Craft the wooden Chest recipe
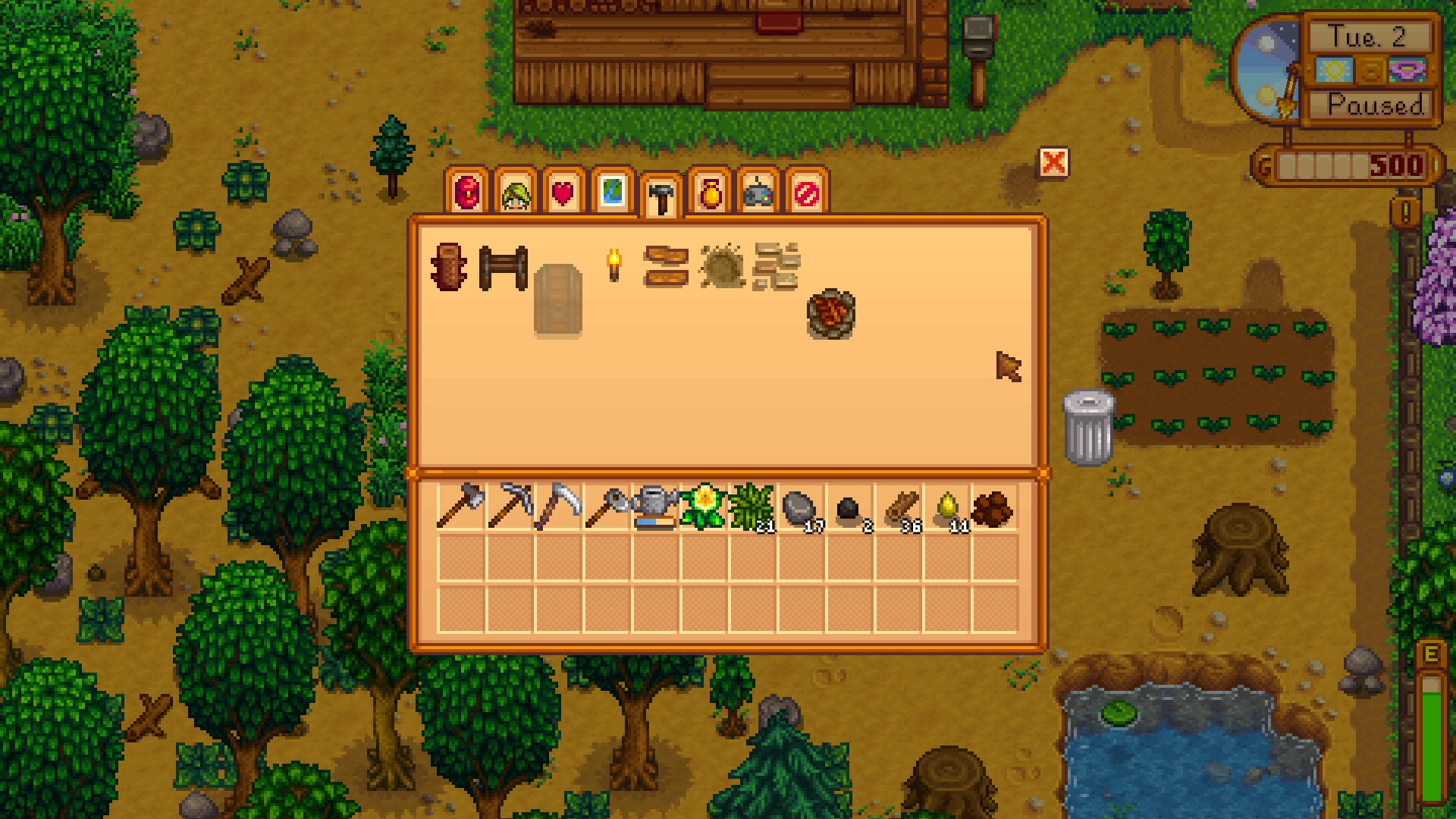The height and width of the screenshot is (819, 1456). tap(557, 299)
